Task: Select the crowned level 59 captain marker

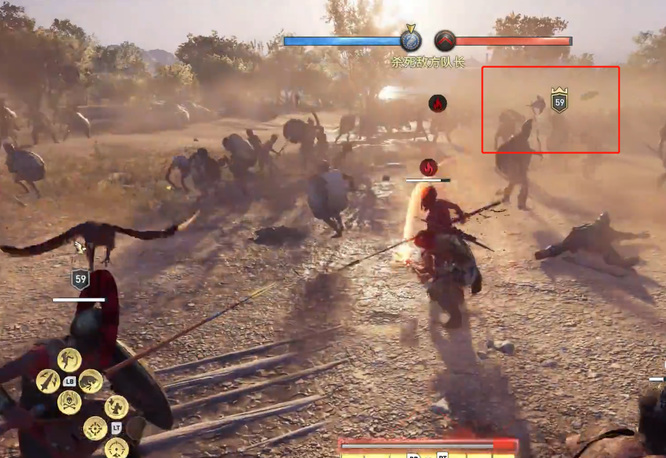Action: [559, 101]
